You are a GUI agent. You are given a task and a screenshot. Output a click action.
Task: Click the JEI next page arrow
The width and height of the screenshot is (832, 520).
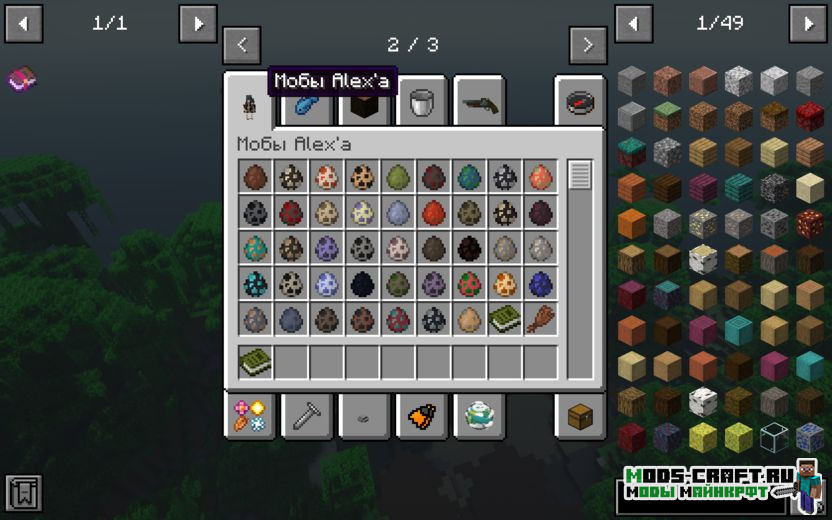click(807, 23)
